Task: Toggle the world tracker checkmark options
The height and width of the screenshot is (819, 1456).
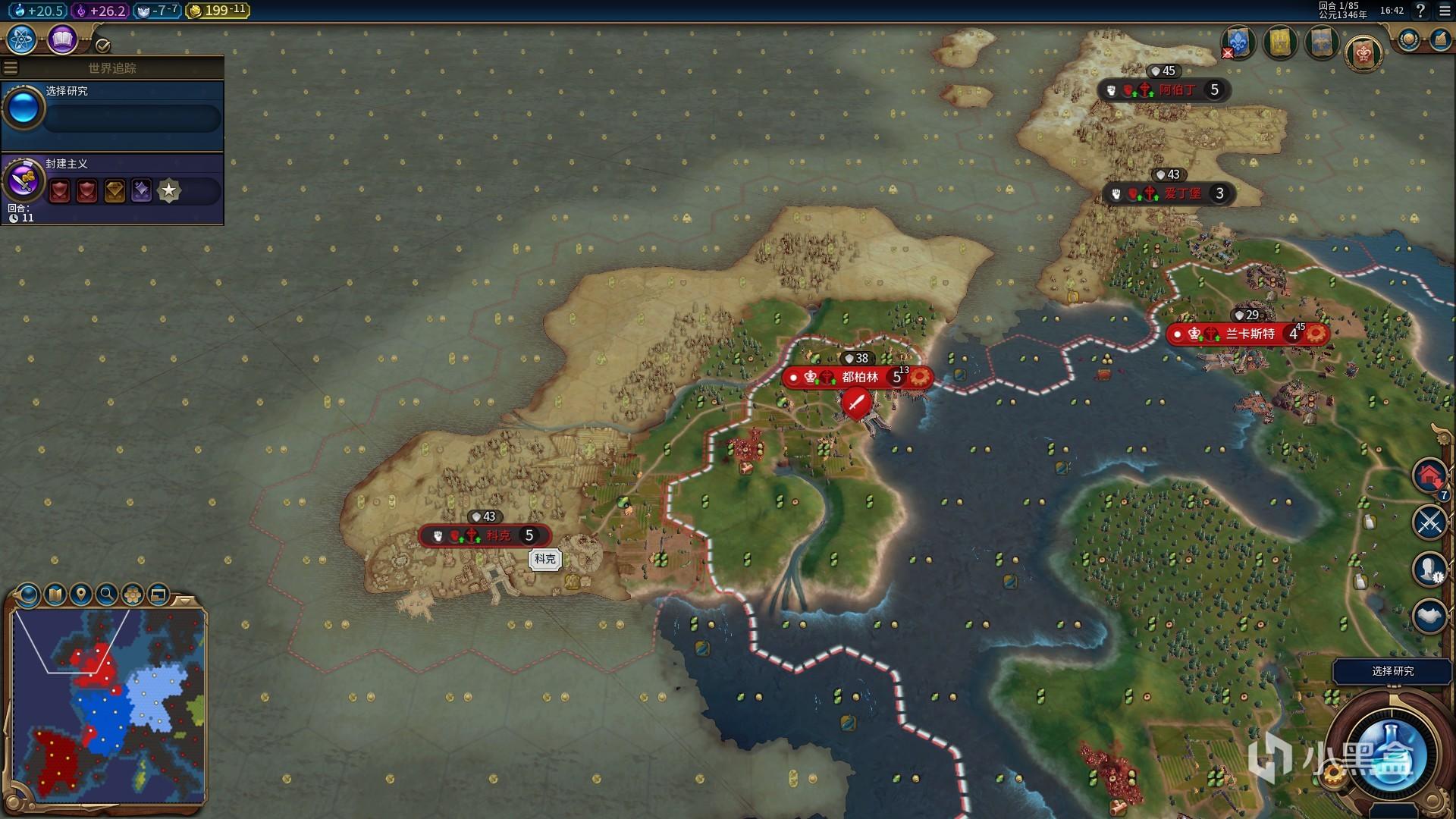Action: click(x=103, y=45)
